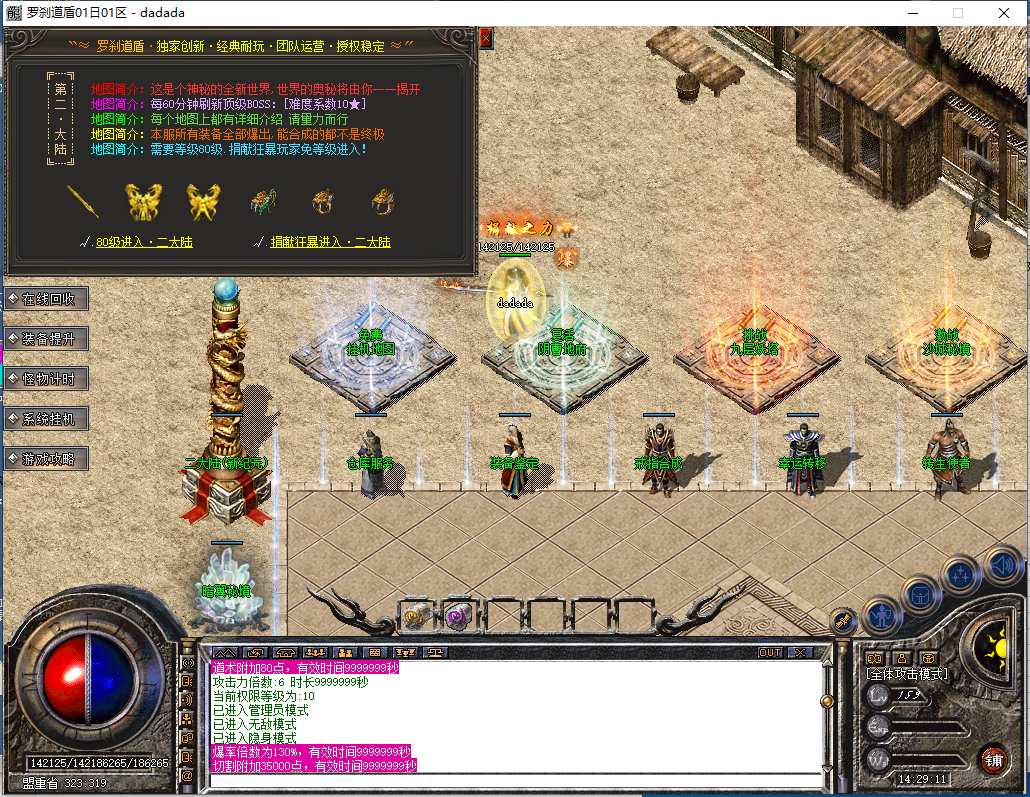This screenshot has width=1030, height=797.
Task: Type in the chat input field
Action: [x=514, y=780]
